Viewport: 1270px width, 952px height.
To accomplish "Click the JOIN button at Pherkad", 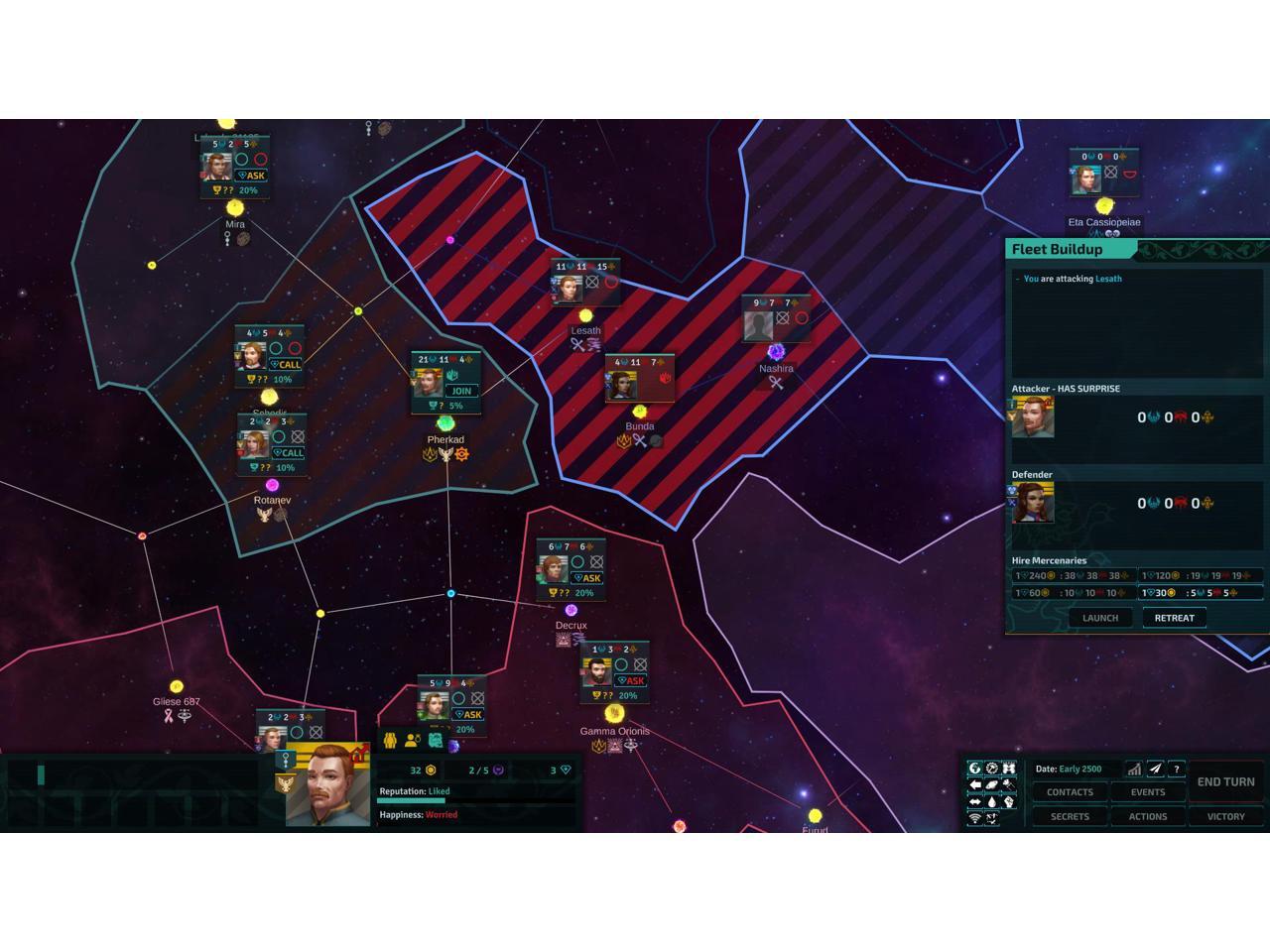I will [461, 391].
